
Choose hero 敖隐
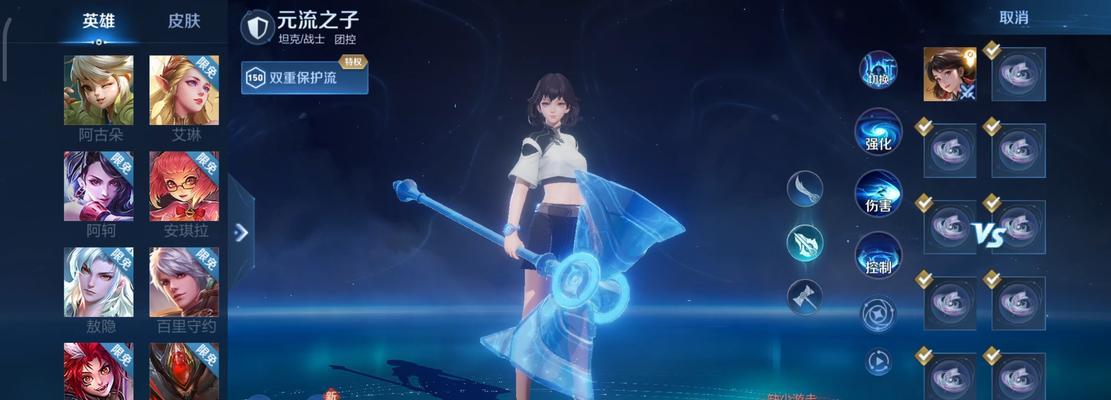point(99,282)
